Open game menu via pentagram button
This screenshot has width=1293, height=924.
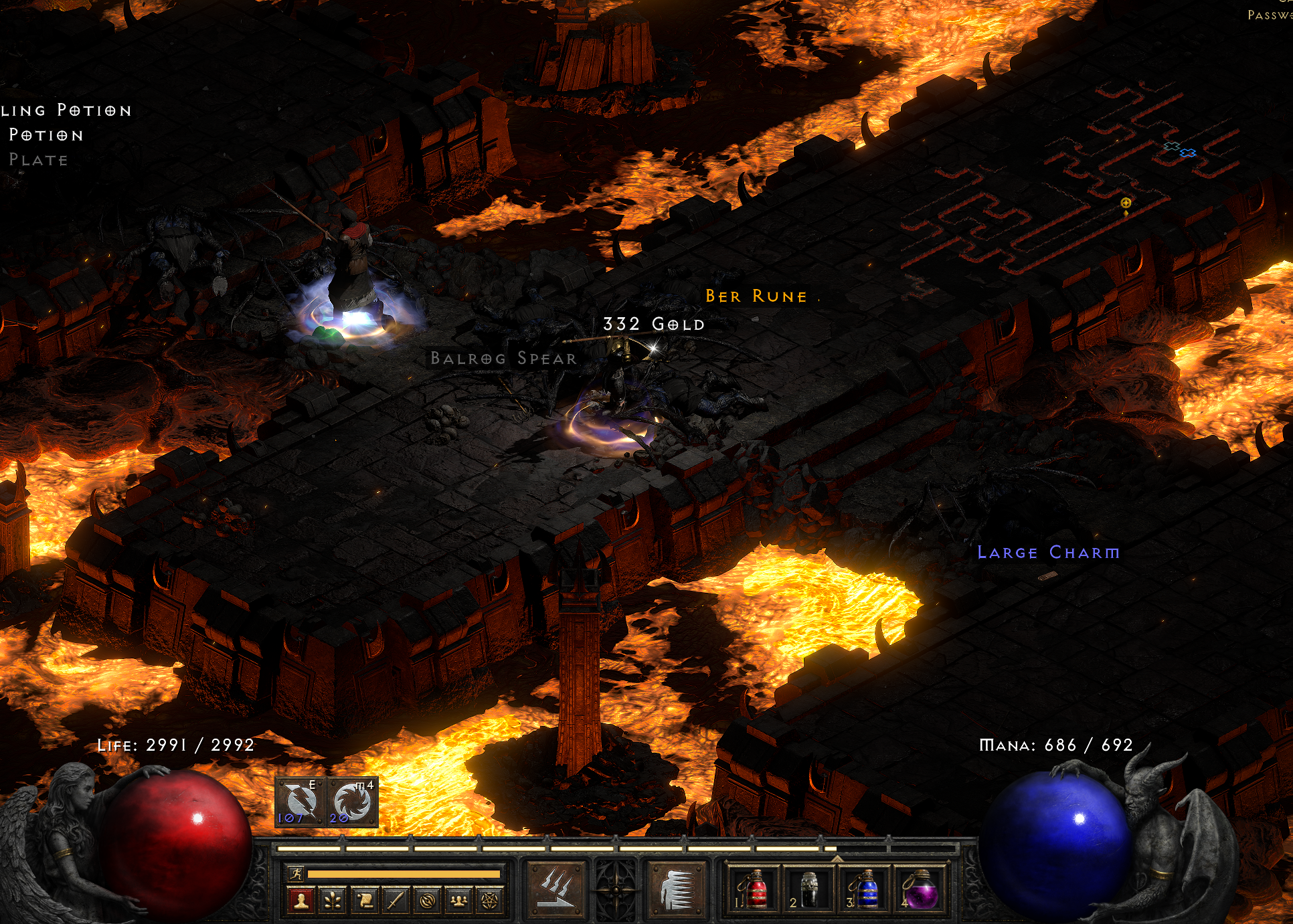(x=491, y=901)
